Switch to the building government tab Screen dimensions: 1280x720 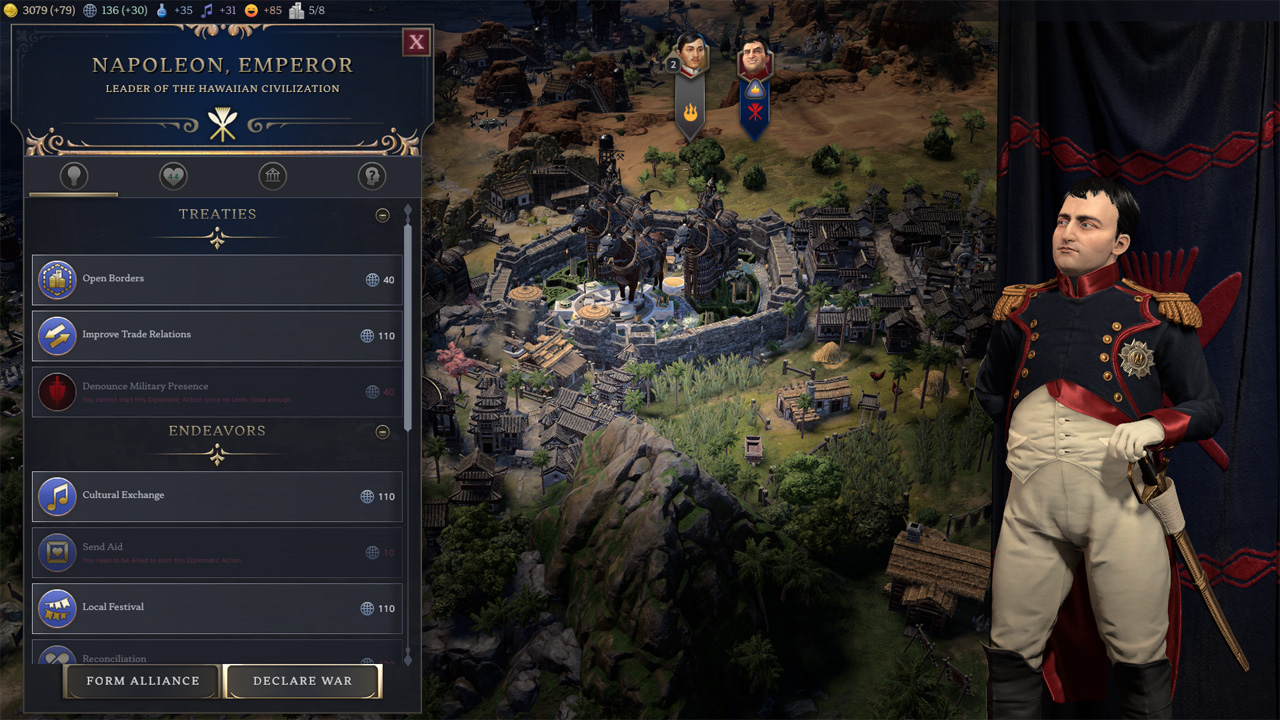click(x=272, y=177)
